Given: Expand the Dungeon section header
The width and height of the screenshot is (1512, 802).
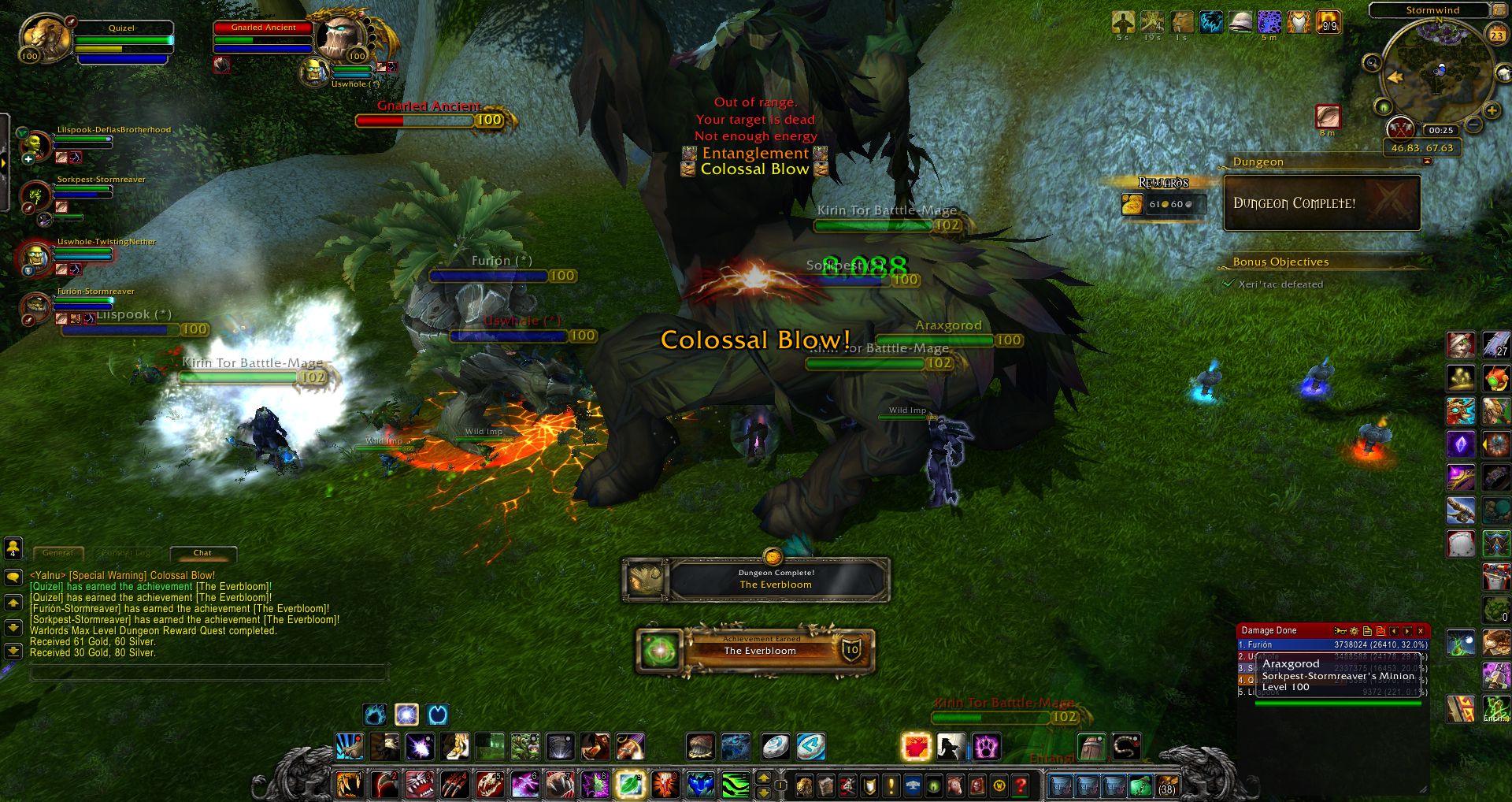Looking at the screenshot, I should 1258,162.
